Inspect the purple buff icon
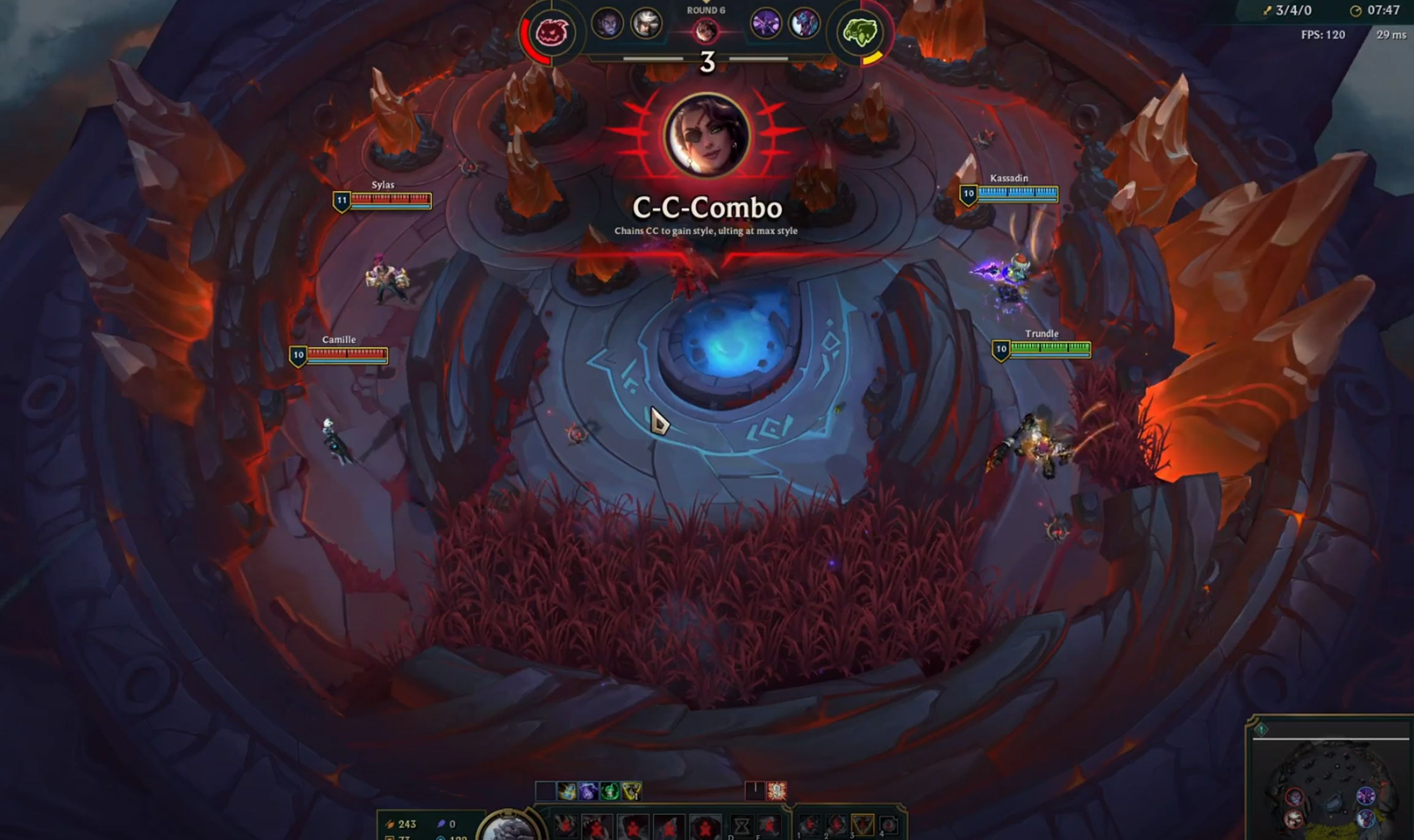This screenshot has height=840, width=1414. (x=588, y=791)
